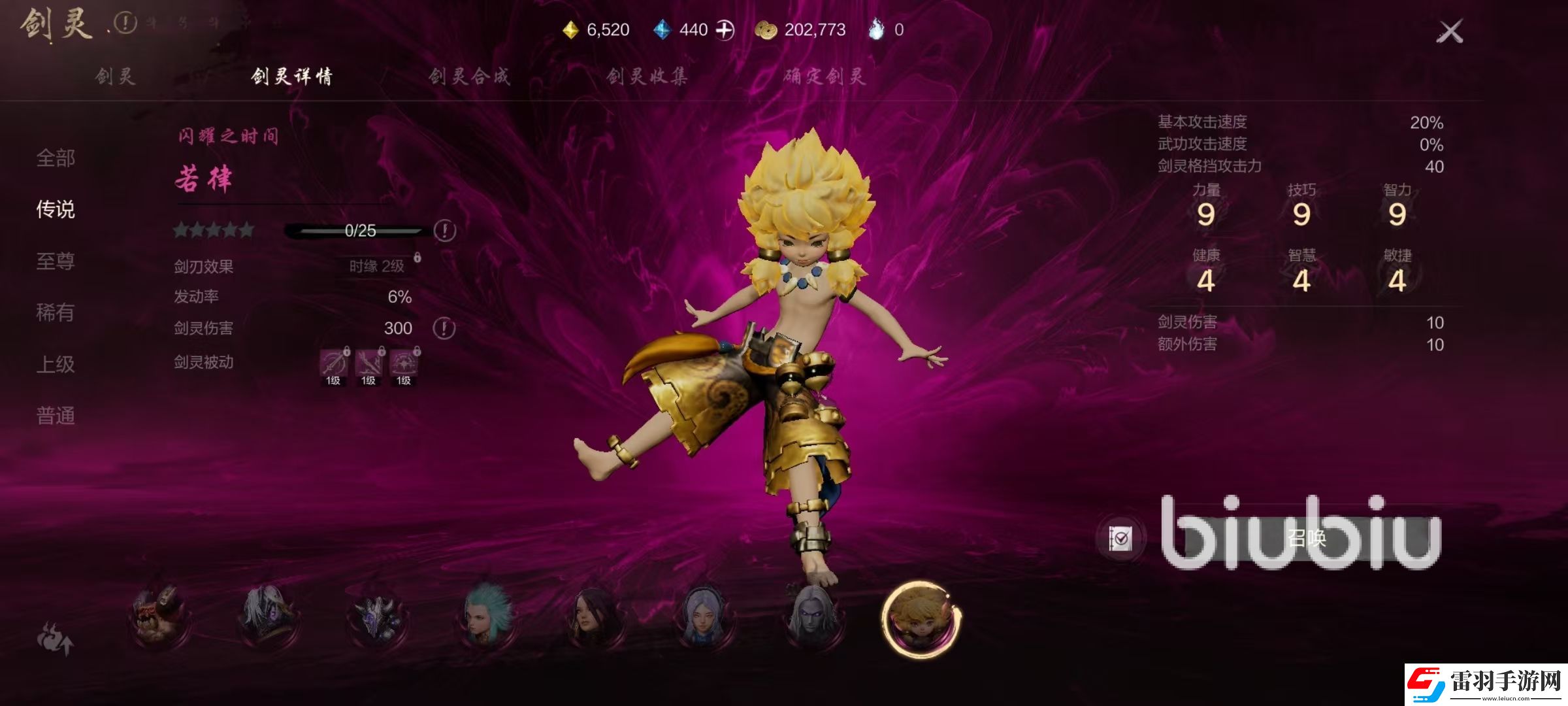The height and width of the screenshot is (706, 1568).
Task: Filter the list by 全部
Action: [56, 158]
